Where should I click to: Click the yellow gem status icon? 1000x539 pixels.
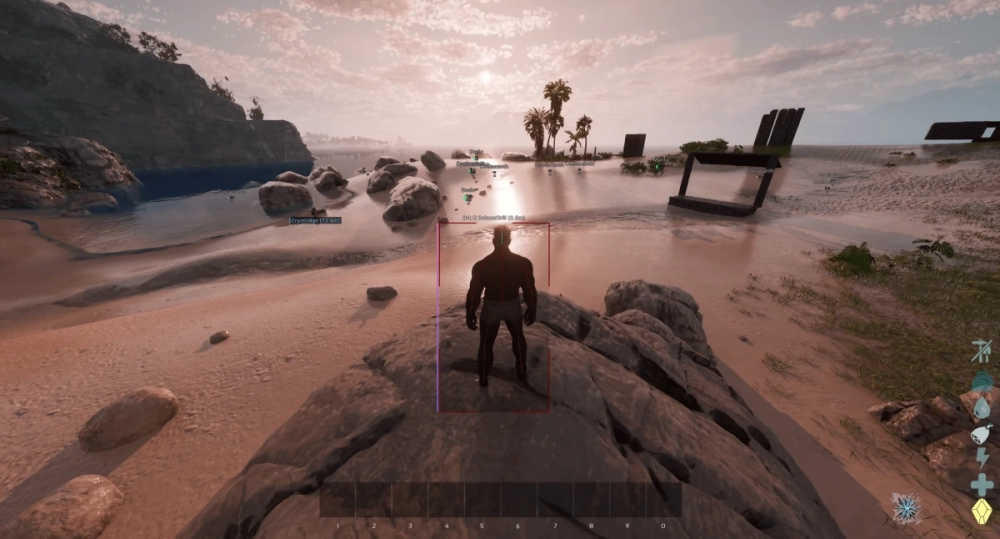tap(981, 511)
